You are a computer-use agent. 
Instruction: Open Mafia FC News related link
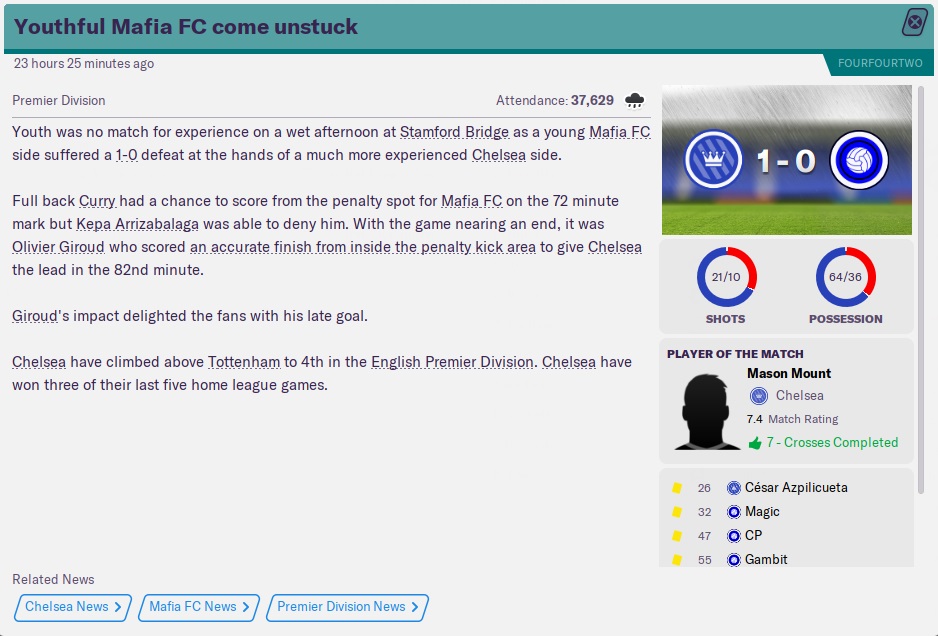coord(199,607)
